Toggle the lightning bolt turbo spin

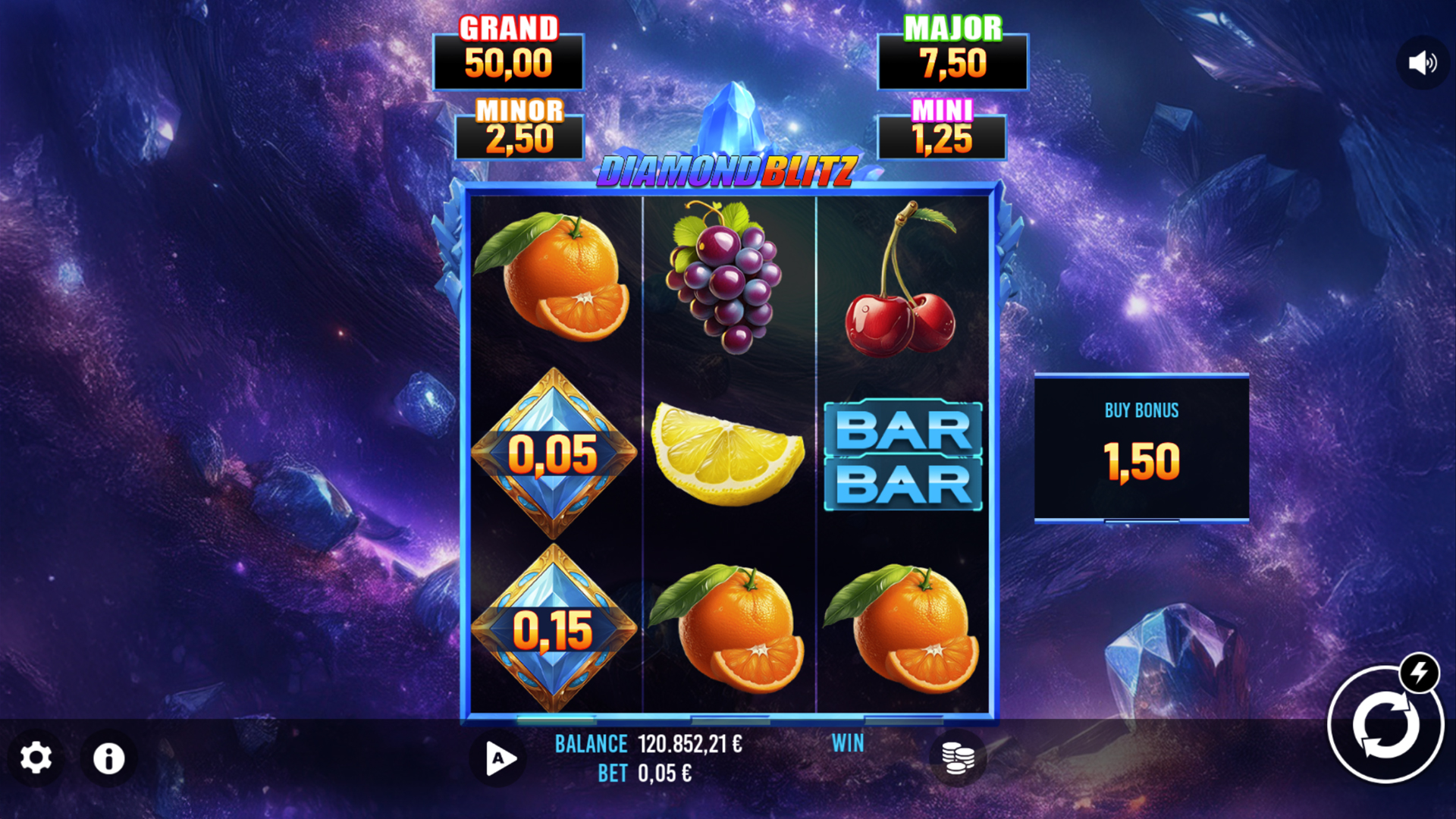point(1419,672)
